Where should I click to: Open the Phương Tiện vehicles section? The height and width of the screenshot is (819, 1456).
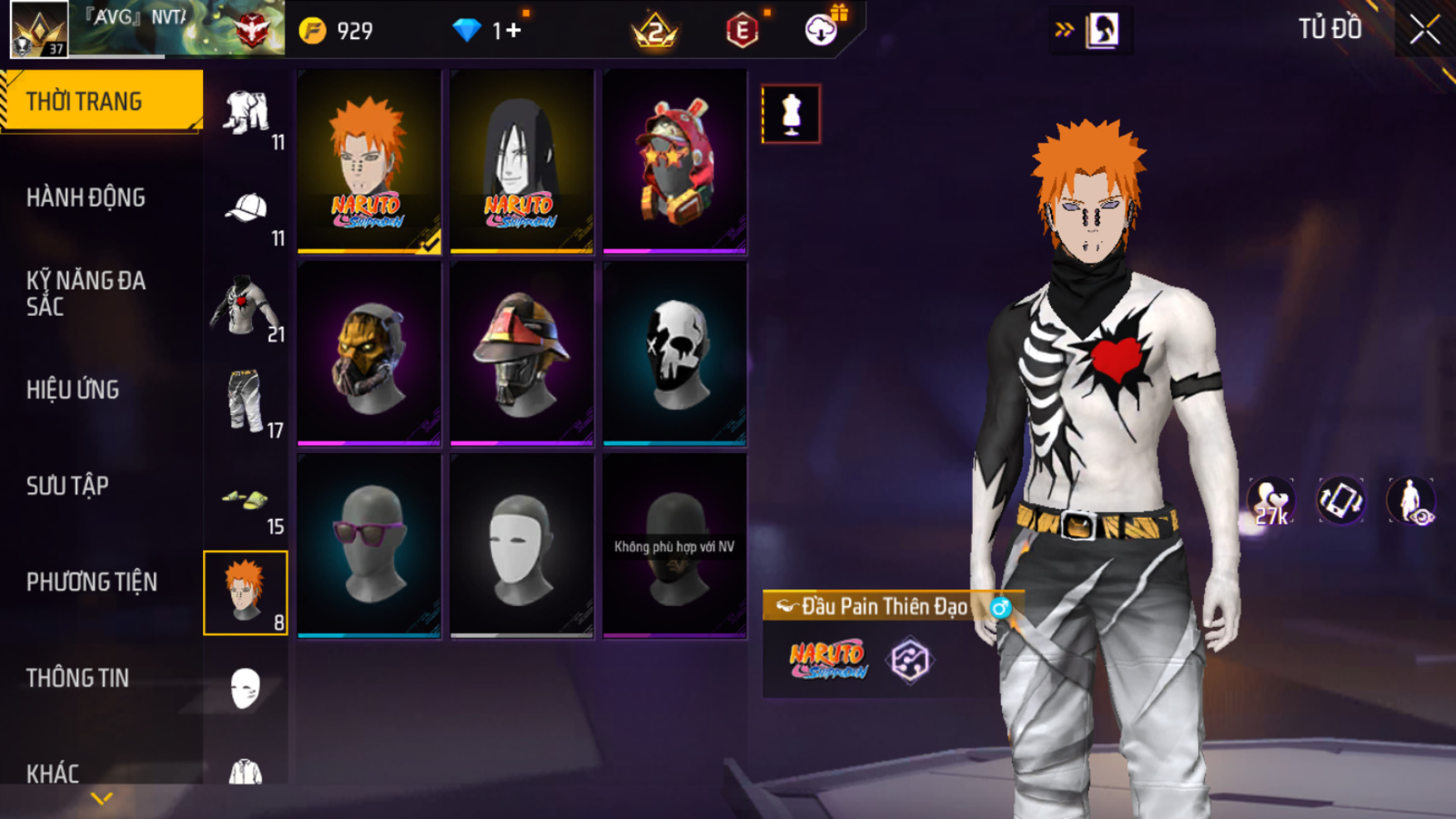91,582
